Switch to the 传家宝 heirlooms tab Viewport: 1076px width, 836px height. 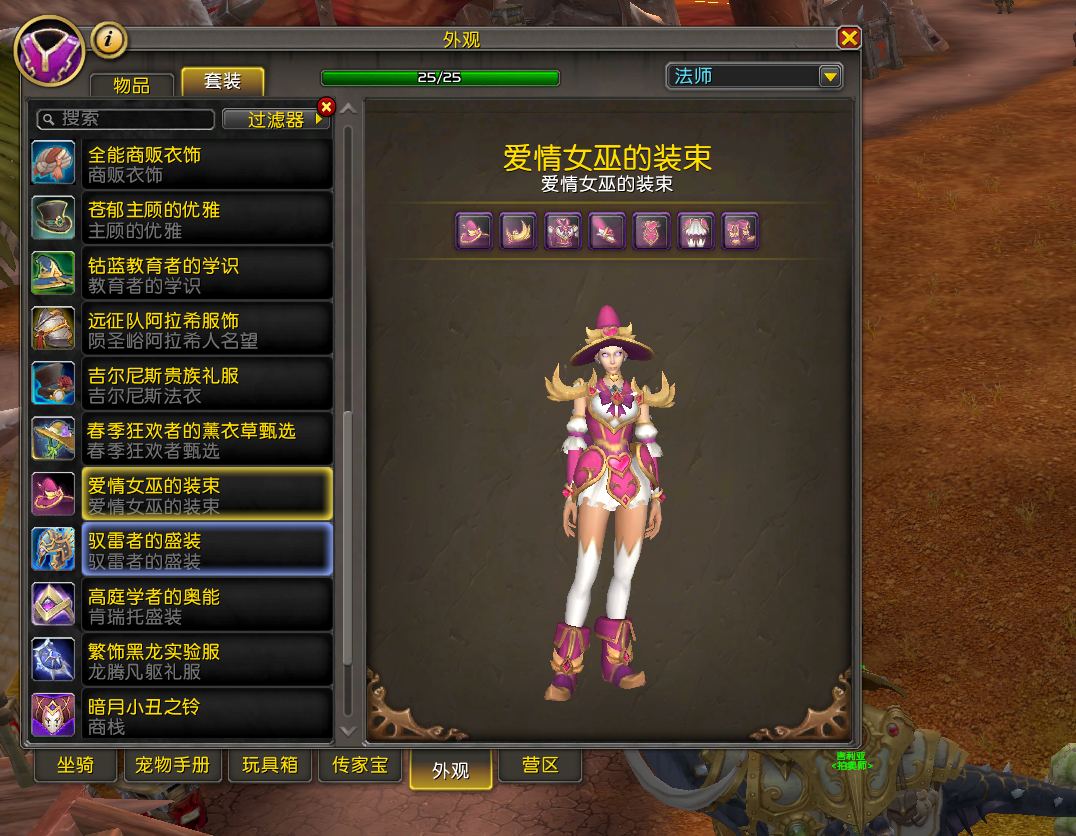pos(360,766)
